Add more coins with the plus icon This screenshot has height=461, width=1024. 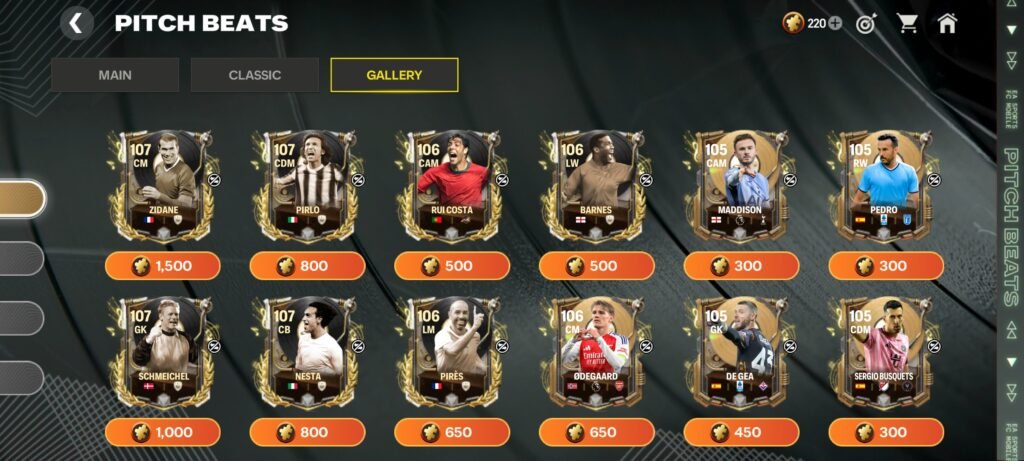coord(835,24)
